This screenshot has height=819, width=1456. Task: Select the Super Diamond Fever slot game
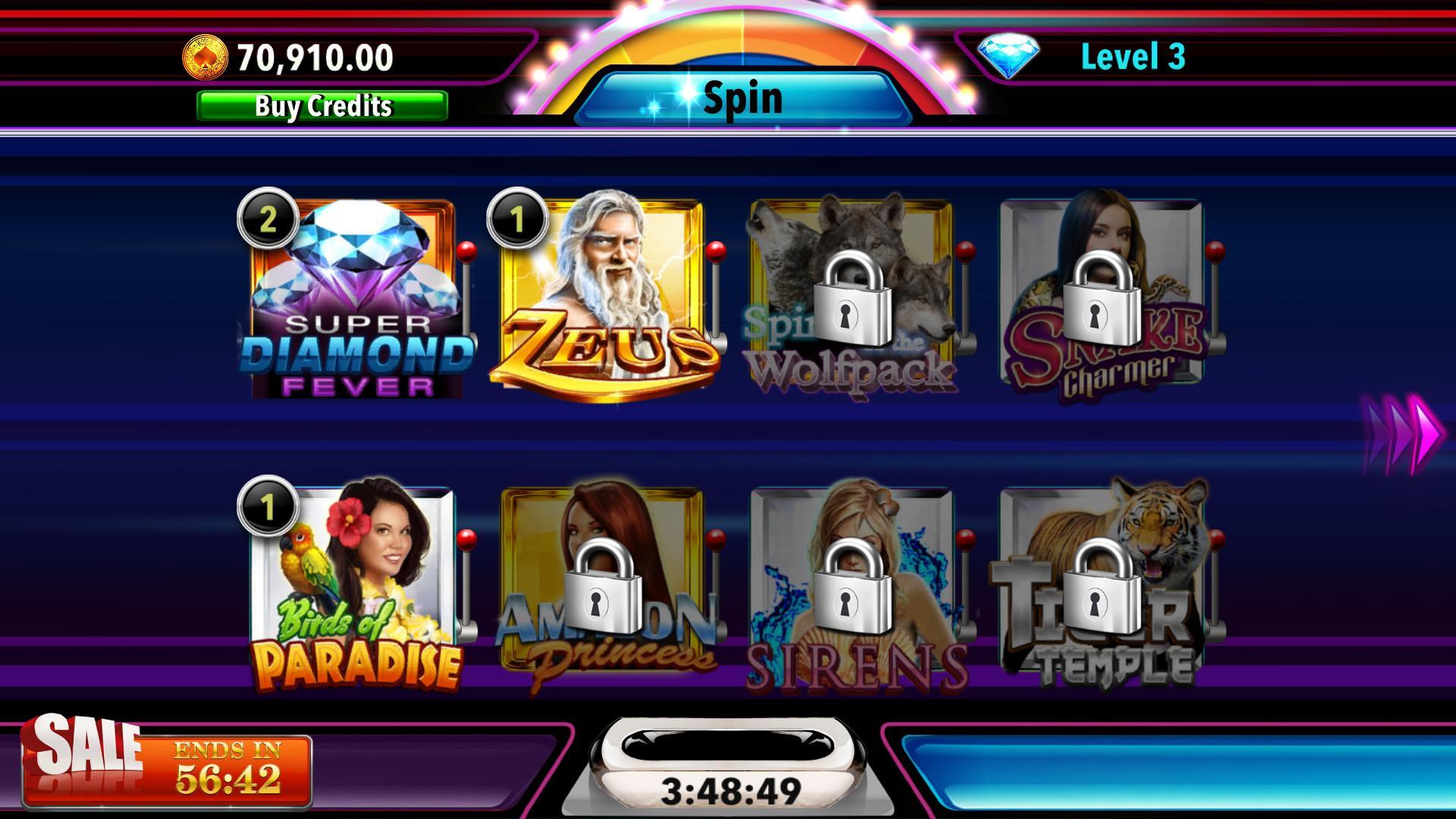(x=356, y=303)
